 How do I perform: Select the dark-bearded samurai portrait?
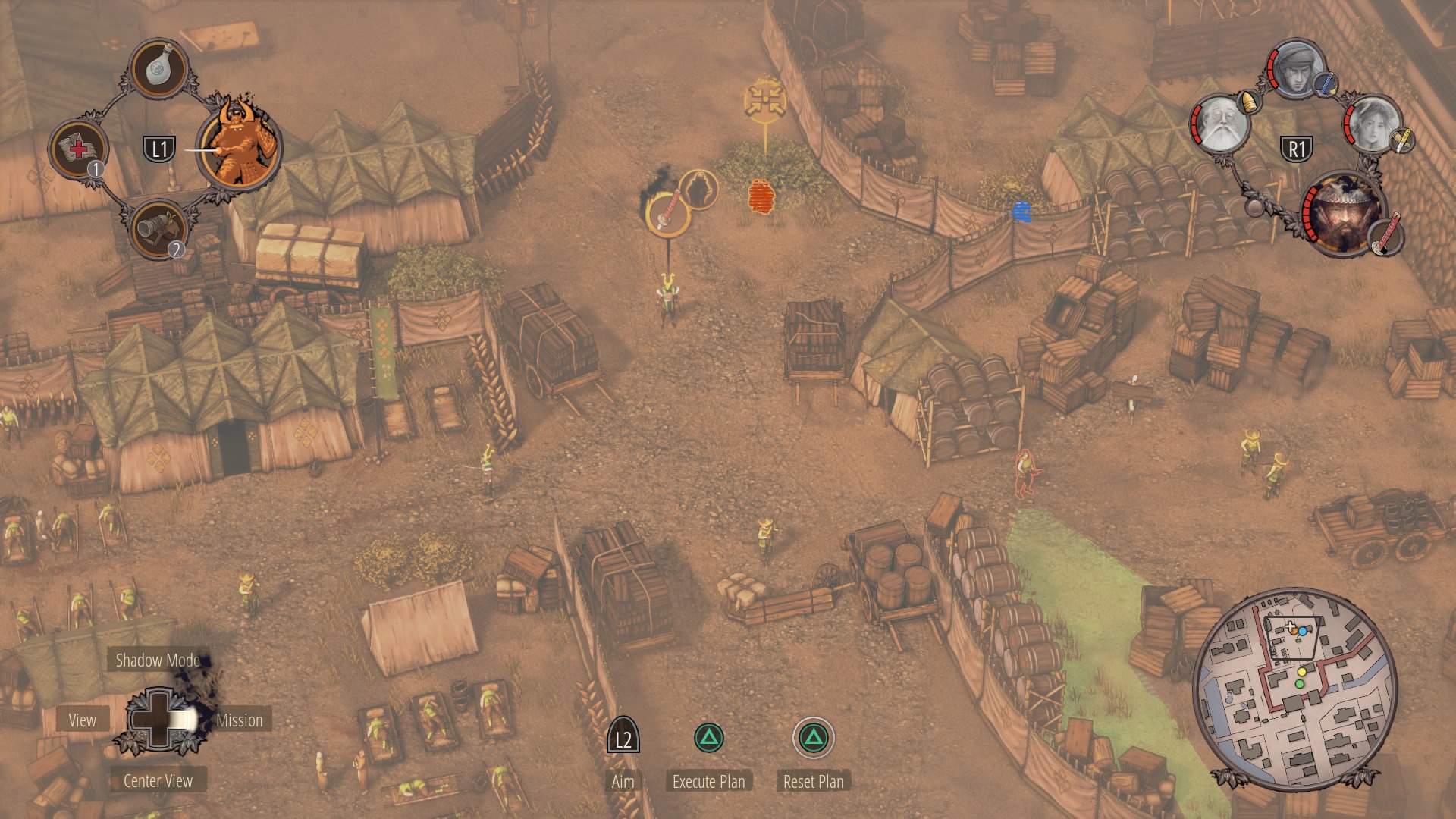click(1342, 215)
